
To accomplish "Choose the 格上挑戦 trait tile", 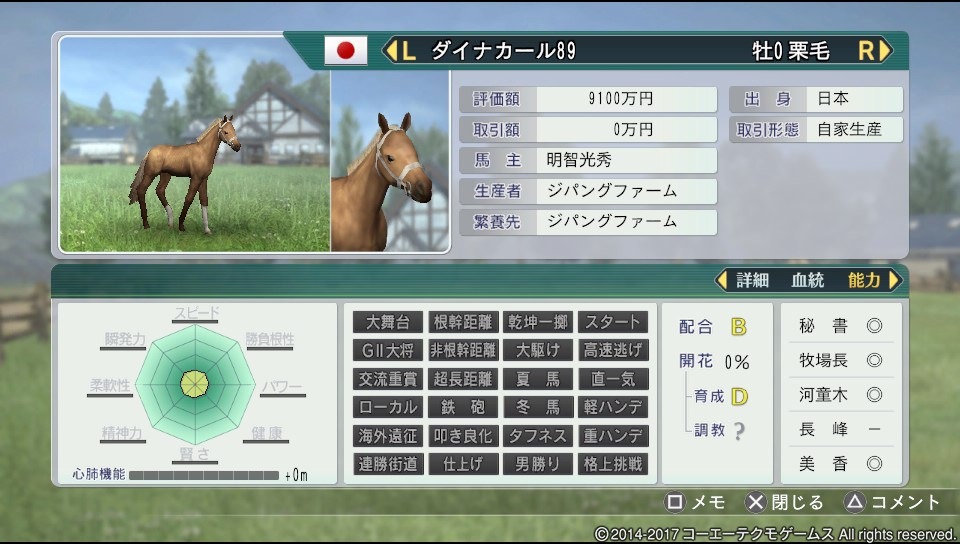I will tap(613, 464).
